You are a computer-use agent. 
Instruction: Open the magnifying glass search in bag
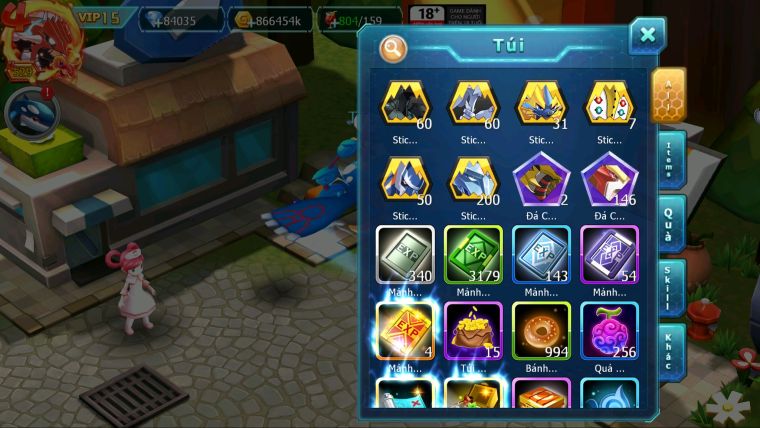394,47
